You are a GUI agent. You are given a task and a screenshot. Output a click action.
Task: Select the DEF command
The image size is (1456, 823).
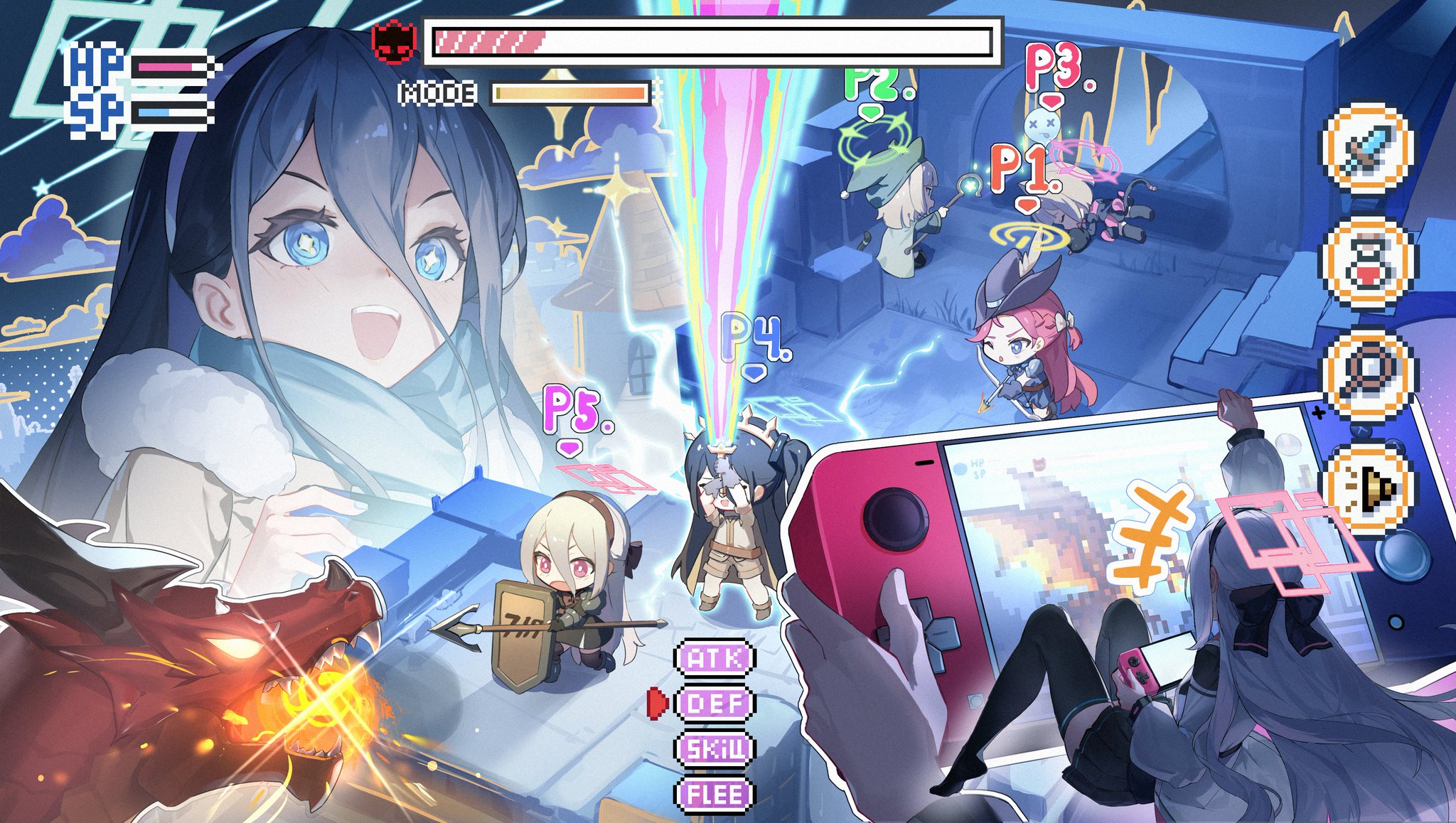pyautogui.click(x=714, y=704)
